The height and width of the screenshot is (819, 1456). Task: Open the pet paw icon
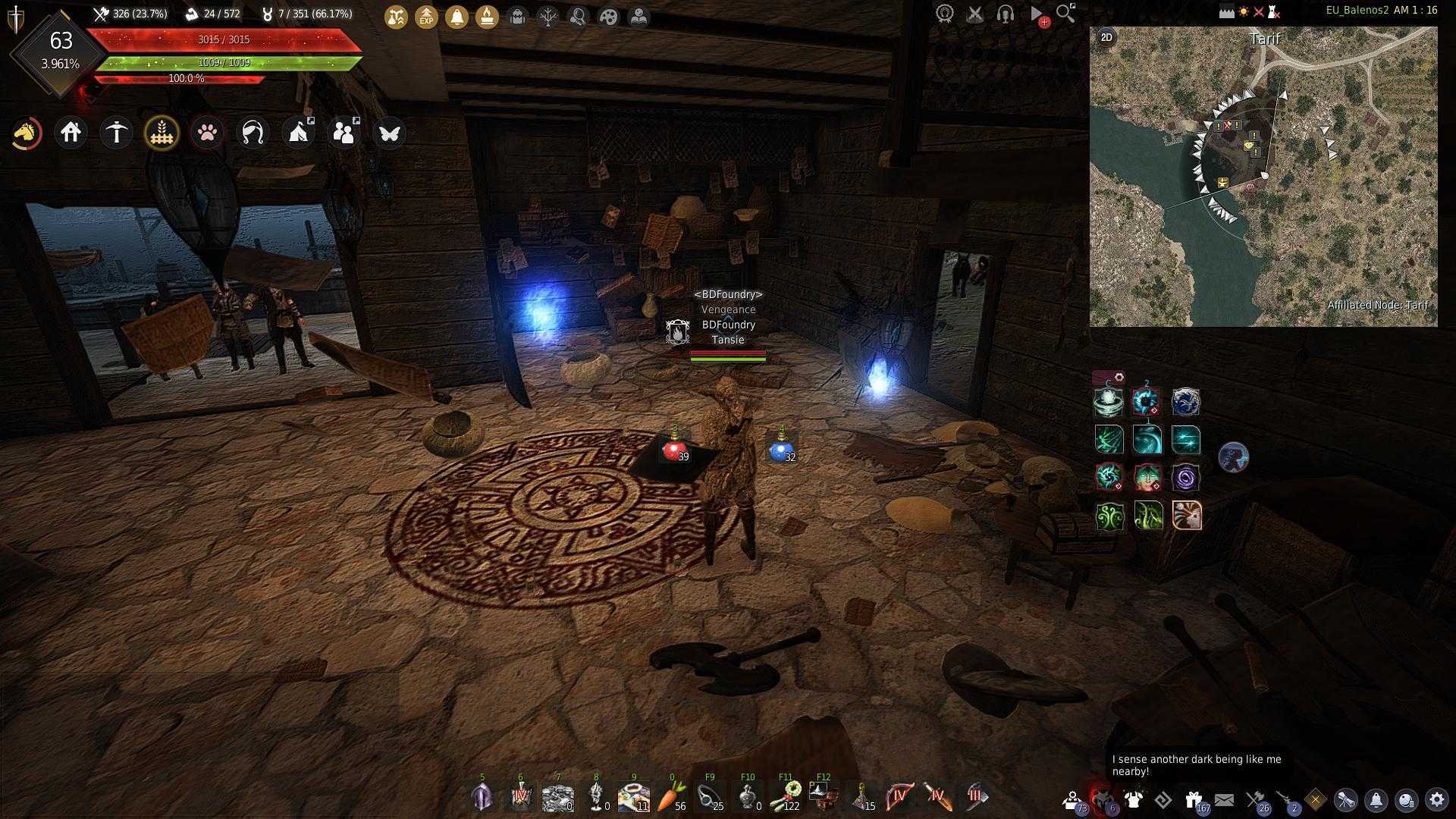[208, 133]
